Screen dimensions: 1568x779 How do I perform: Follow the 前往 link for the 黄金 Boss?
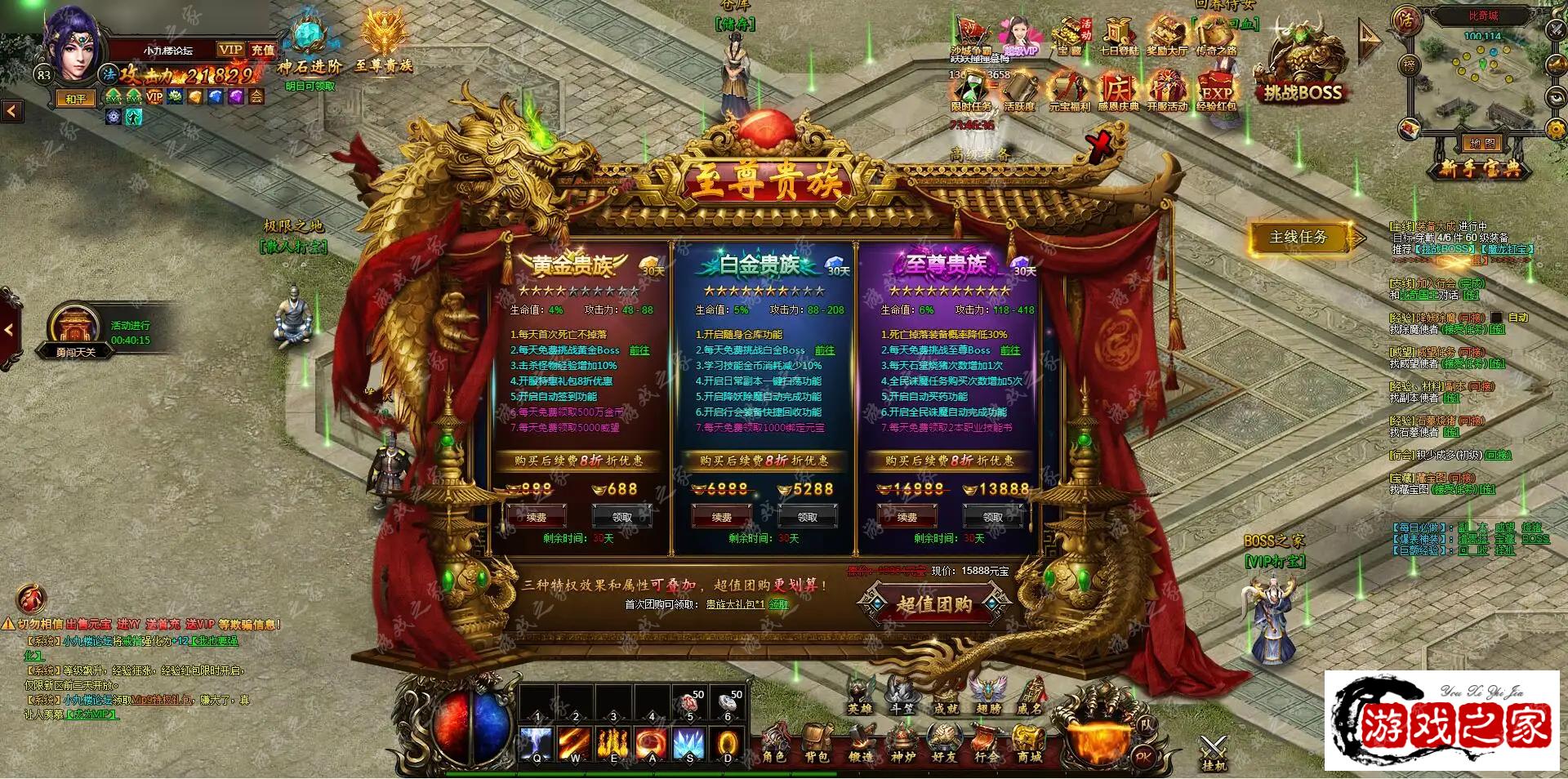(x=639, y=350)
